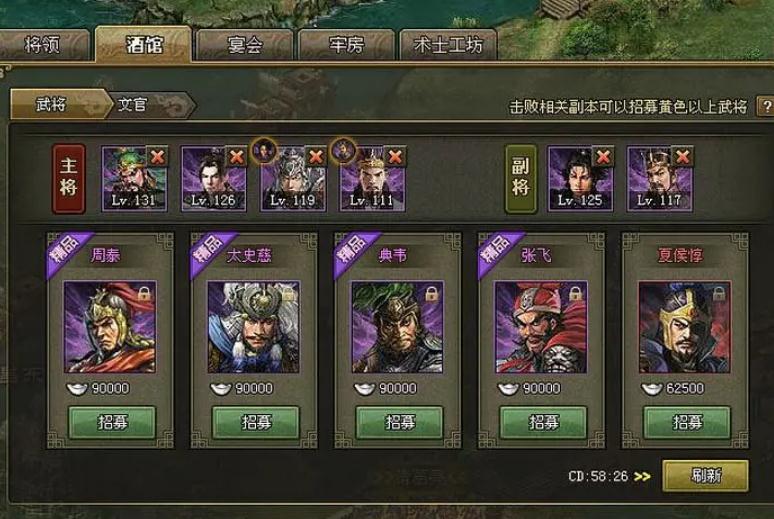Select the Lv.125 deputy general portrait
Screen dimensions: 774x519
coord(575,180)
